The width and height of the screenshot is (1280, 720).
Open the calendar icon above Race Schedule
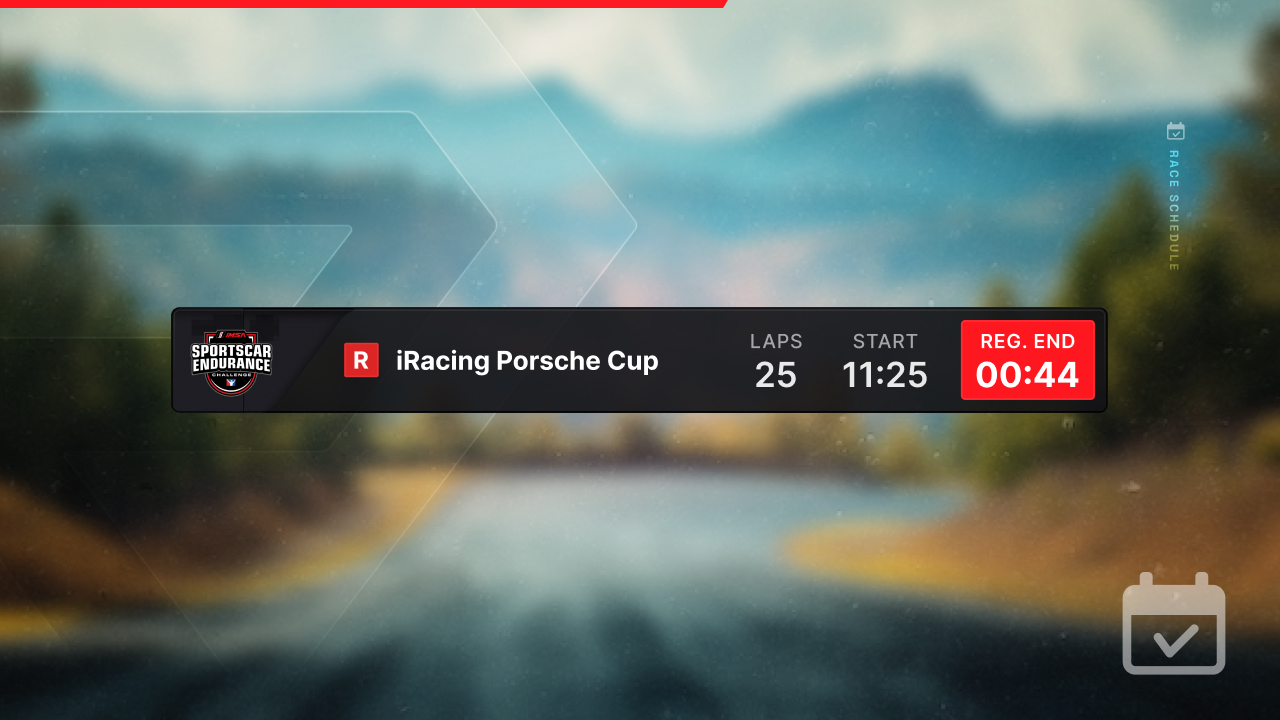click(x=1176, y=131)
